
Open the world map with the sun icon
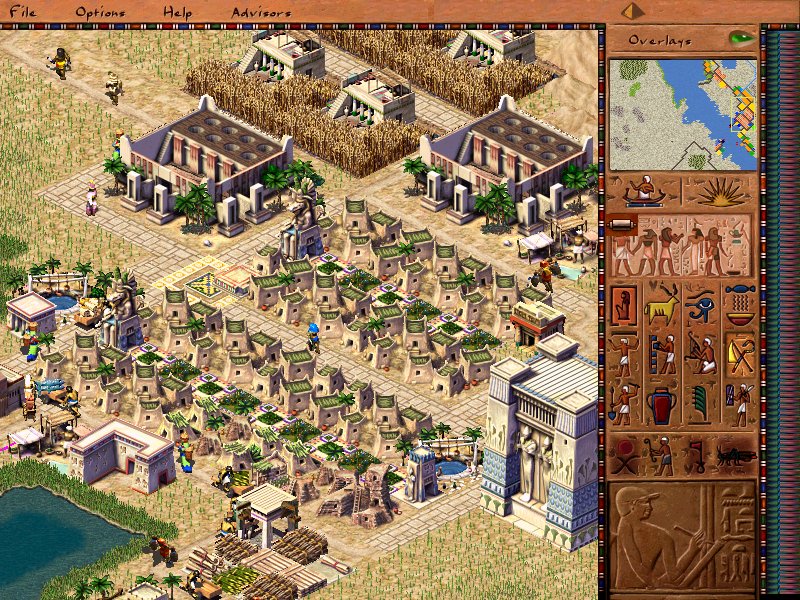pos(718,192)
